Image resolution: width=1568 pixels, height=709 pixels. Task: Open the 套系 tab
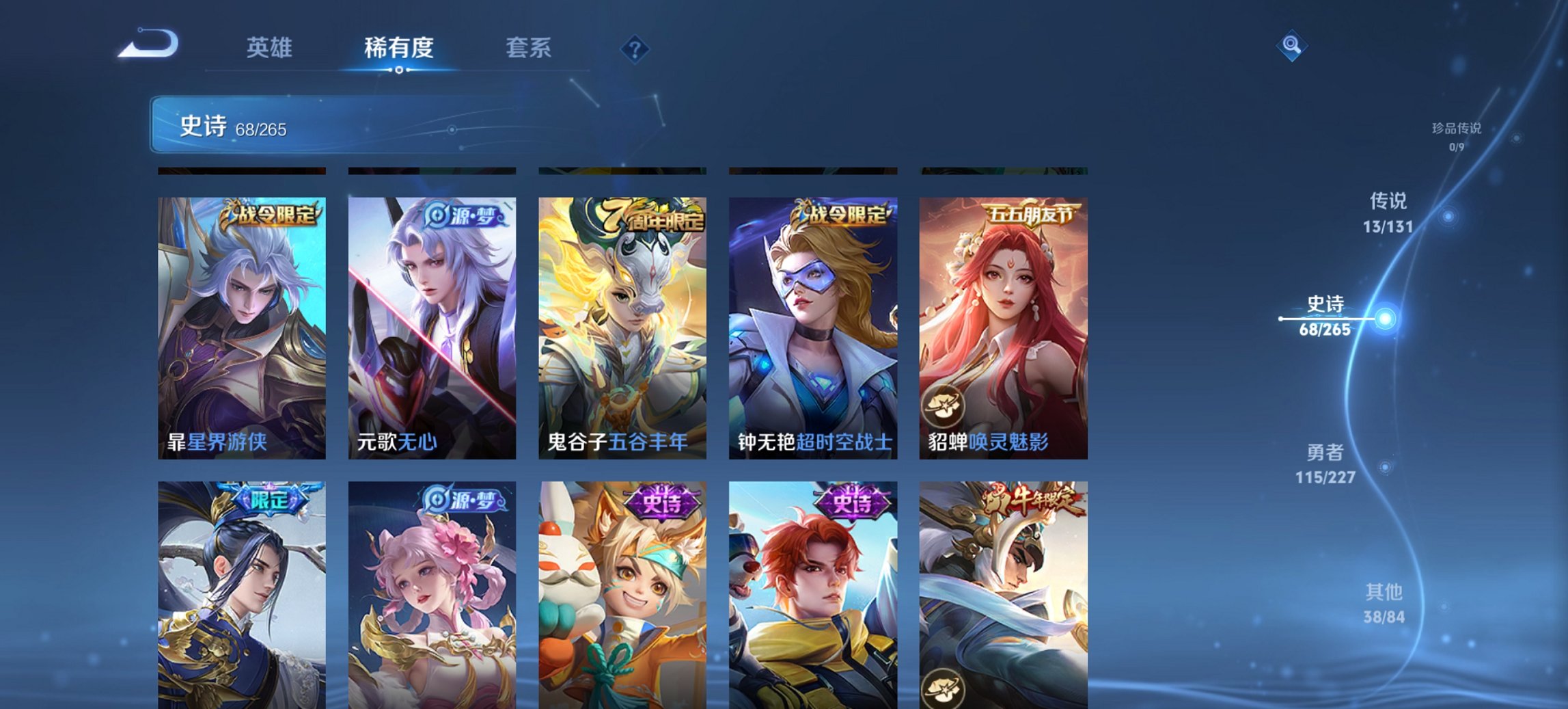click(x=529, y=48)
